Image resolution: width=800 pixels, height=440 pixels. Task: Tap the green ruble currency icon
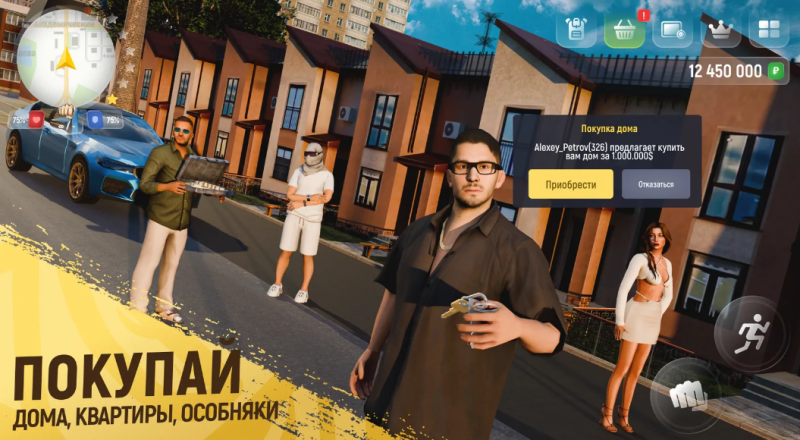tap(777, 71)
